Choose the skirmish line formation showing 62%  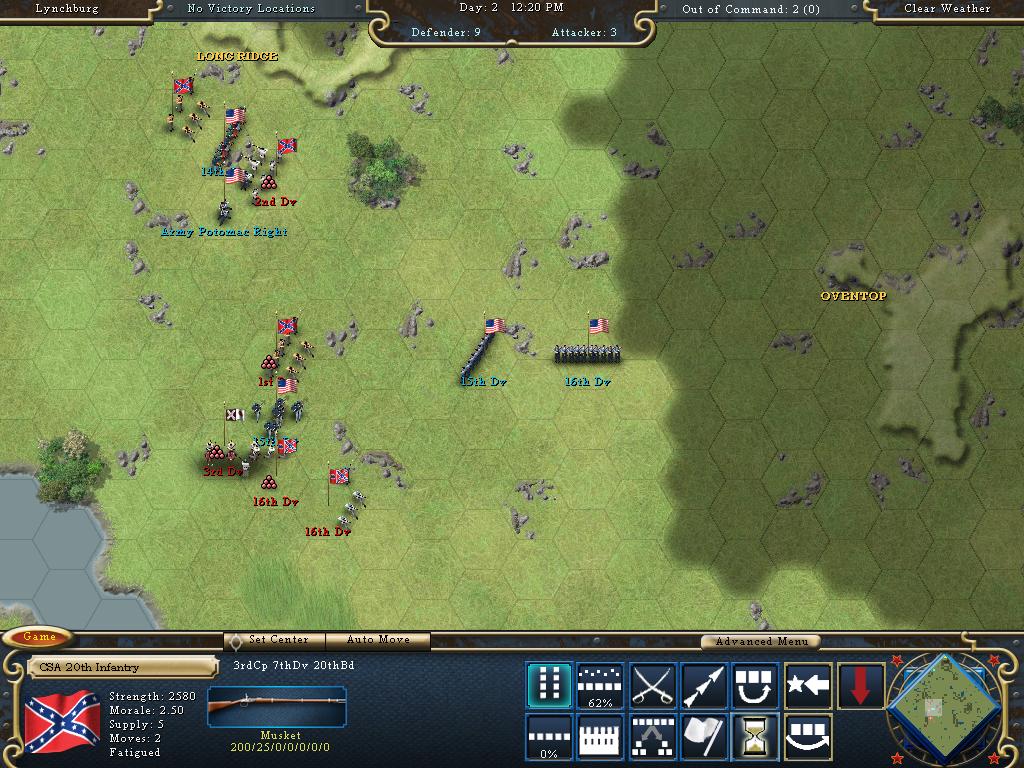pyautogui.click(x=601, y=685)
